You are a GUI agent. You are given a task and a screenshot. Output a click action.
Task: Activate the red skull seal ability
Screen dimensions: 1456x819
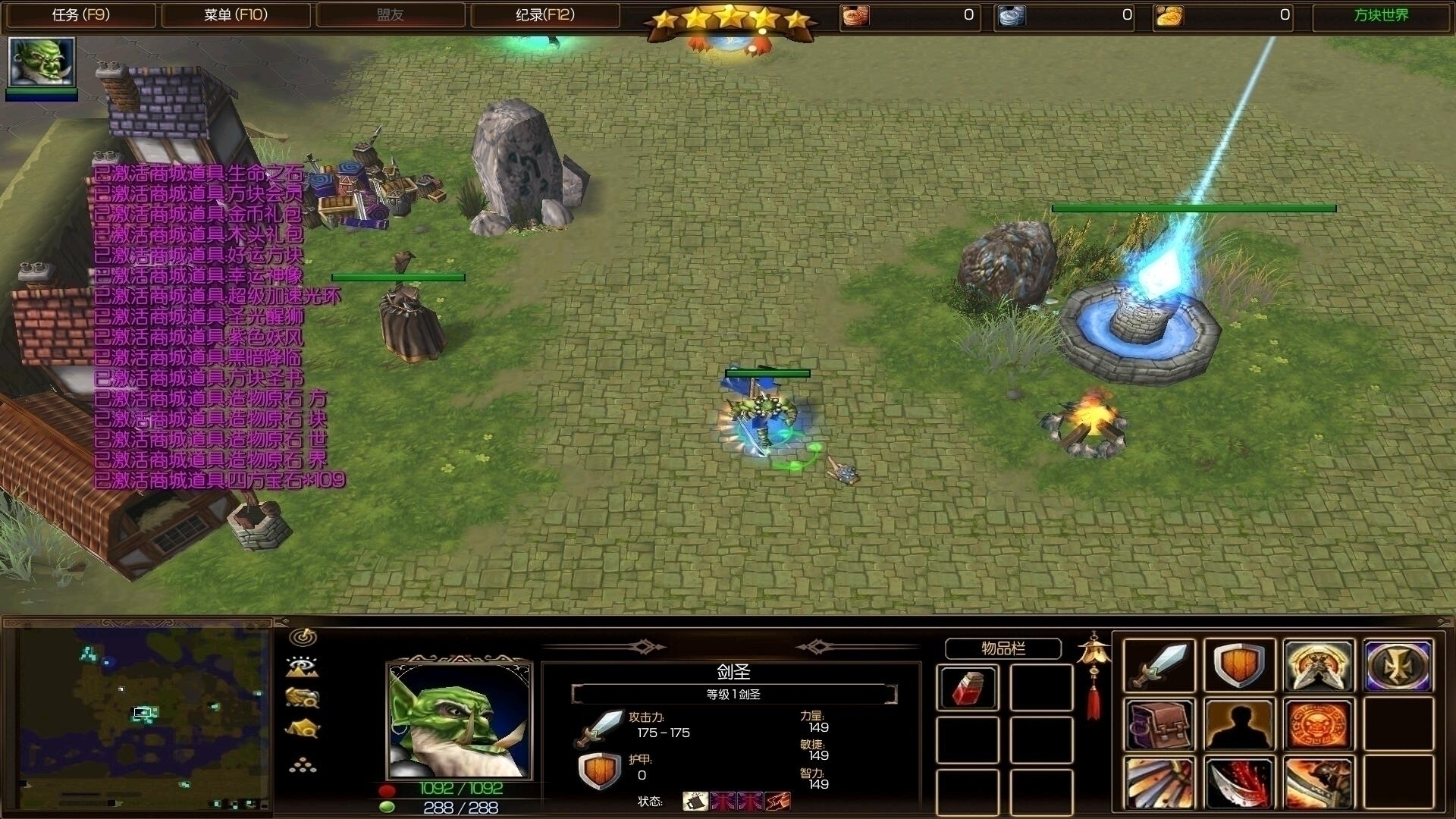1319,725
